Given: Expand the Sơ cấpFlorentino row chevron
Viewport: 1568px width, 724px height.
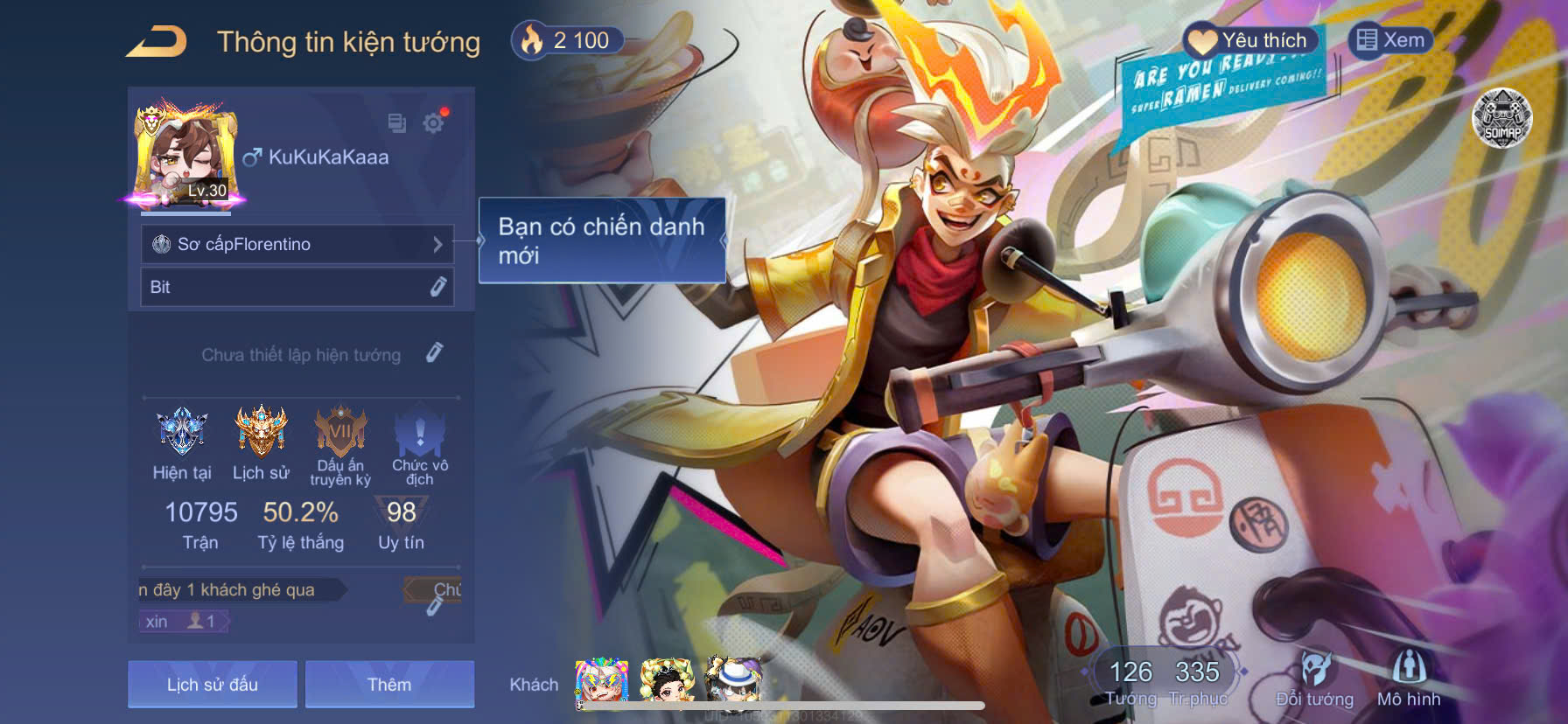Looking at the screenshot, I should 440,245.
